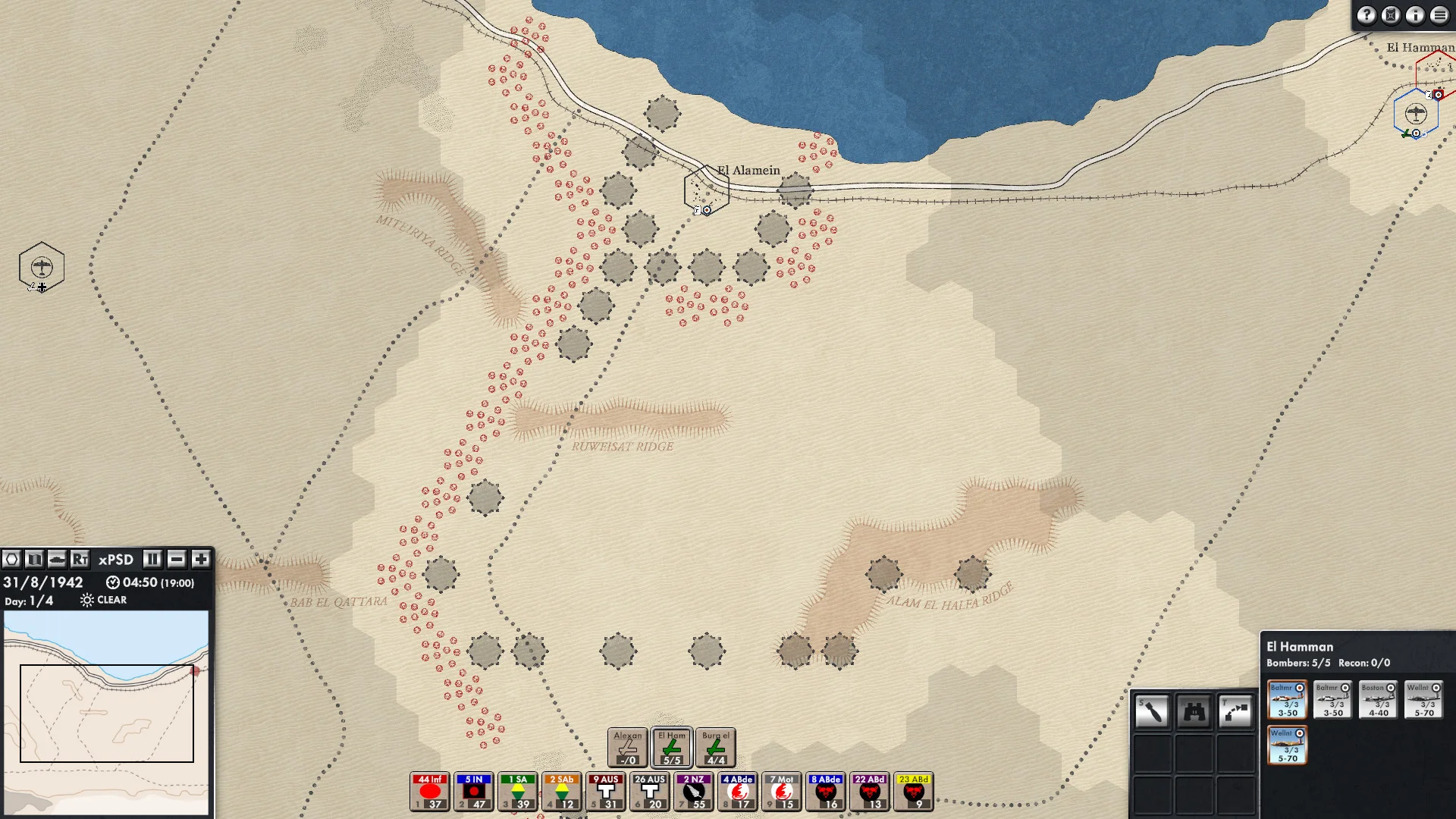Toggle the hexagon grid overlay button

[11, 560]
